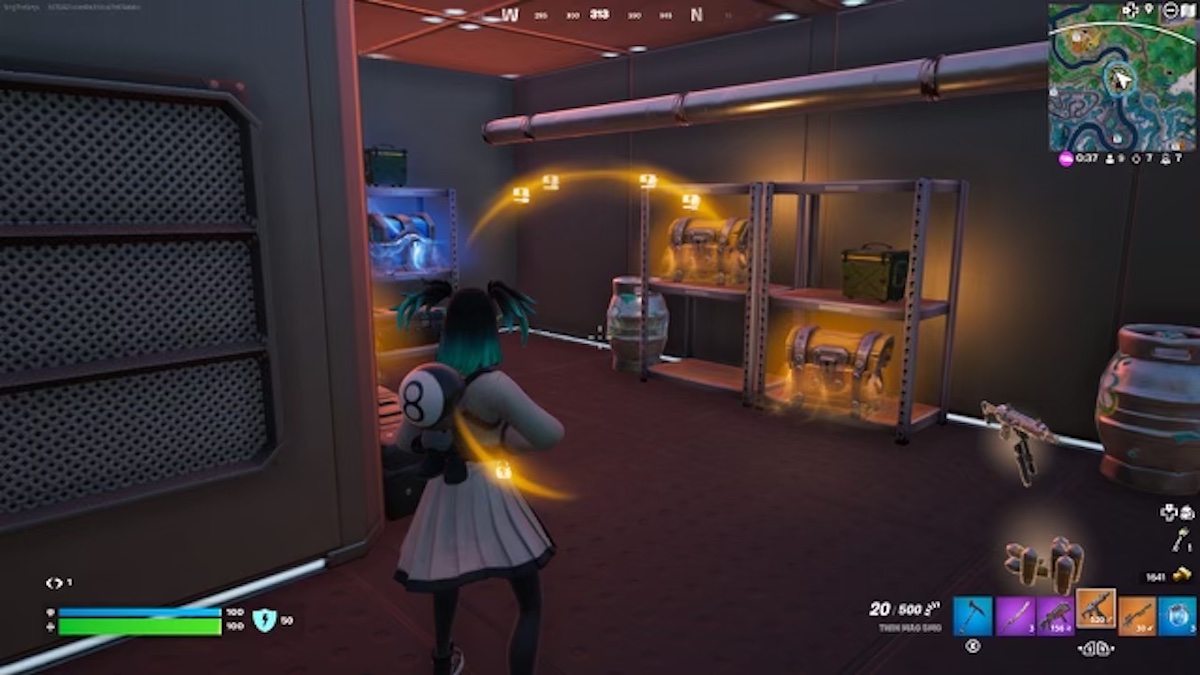This screenshot has width=1200, height=675.
Task: Select the purple sword slot
Action: coord(1014,616)
